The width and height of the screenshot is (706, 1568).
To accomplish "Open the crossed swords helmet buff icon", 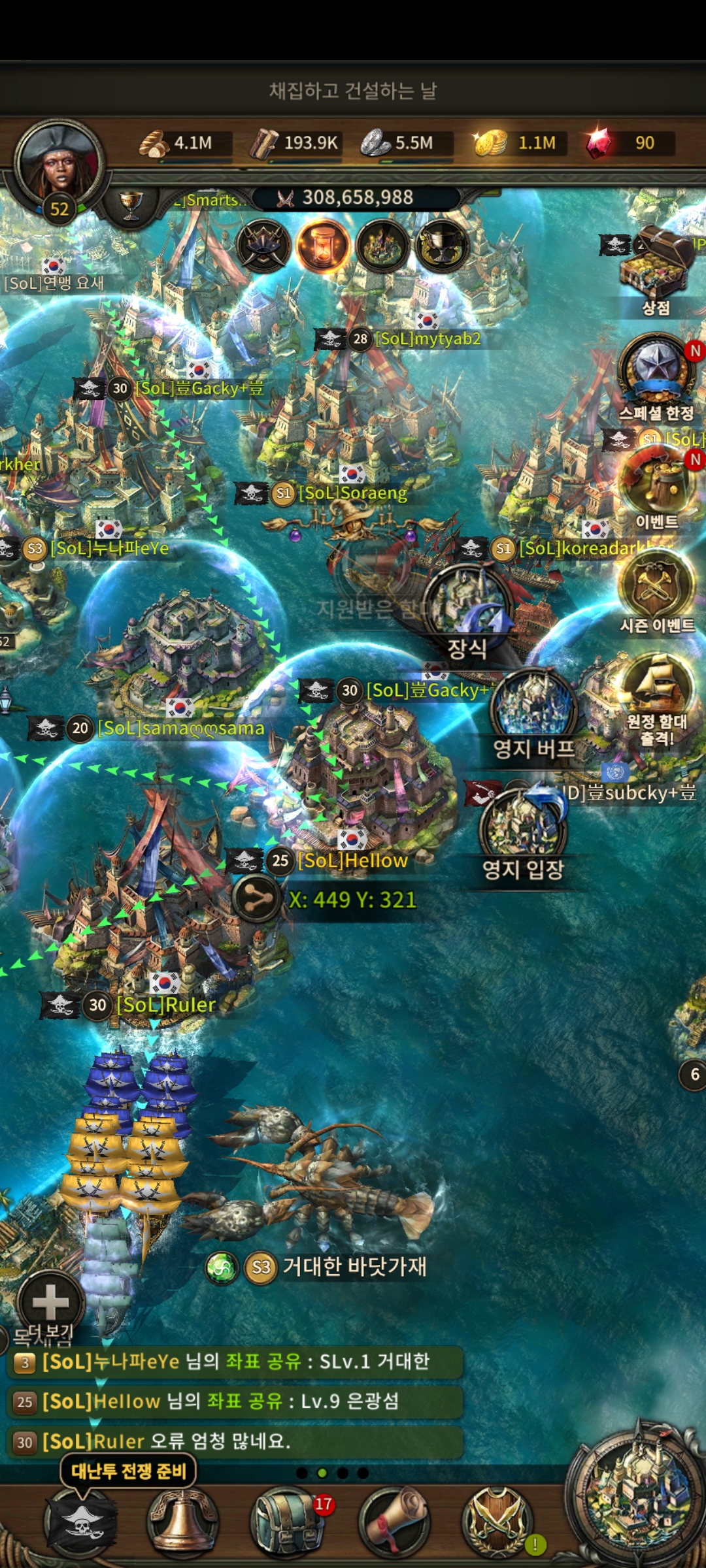I will point(263,246).
